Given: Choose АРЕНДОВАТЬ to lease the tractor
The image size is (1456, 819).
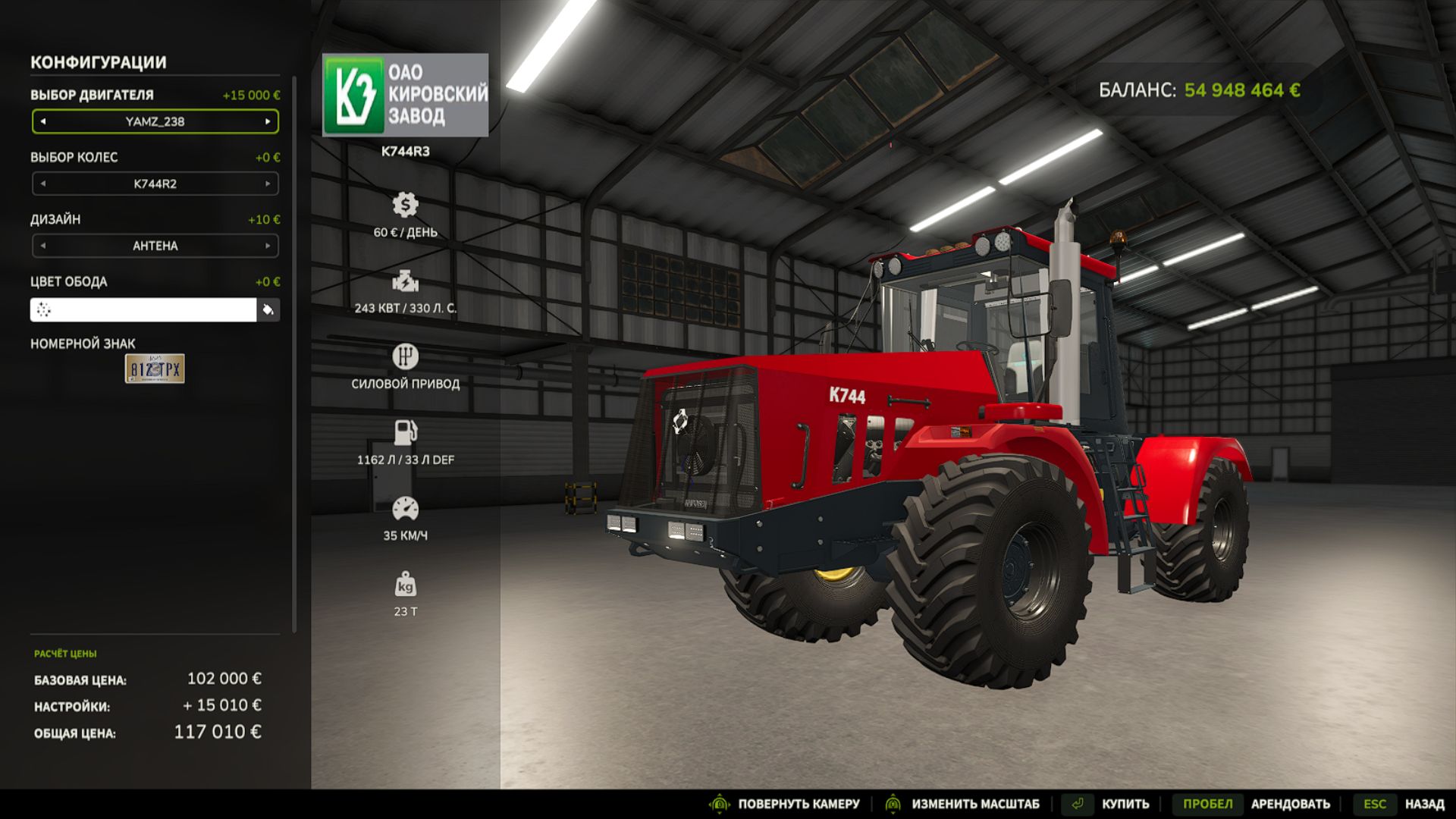Looking at the screenshot, I should coord(1291,803).
